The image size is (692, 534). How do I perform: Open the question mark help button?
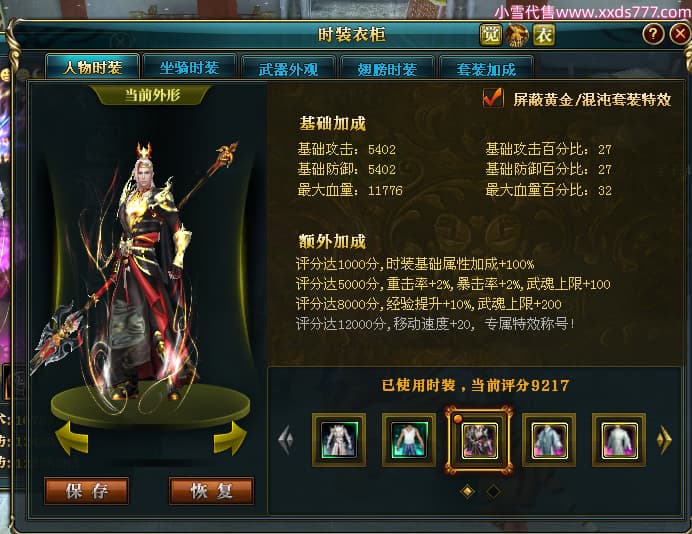coord(652,35)
